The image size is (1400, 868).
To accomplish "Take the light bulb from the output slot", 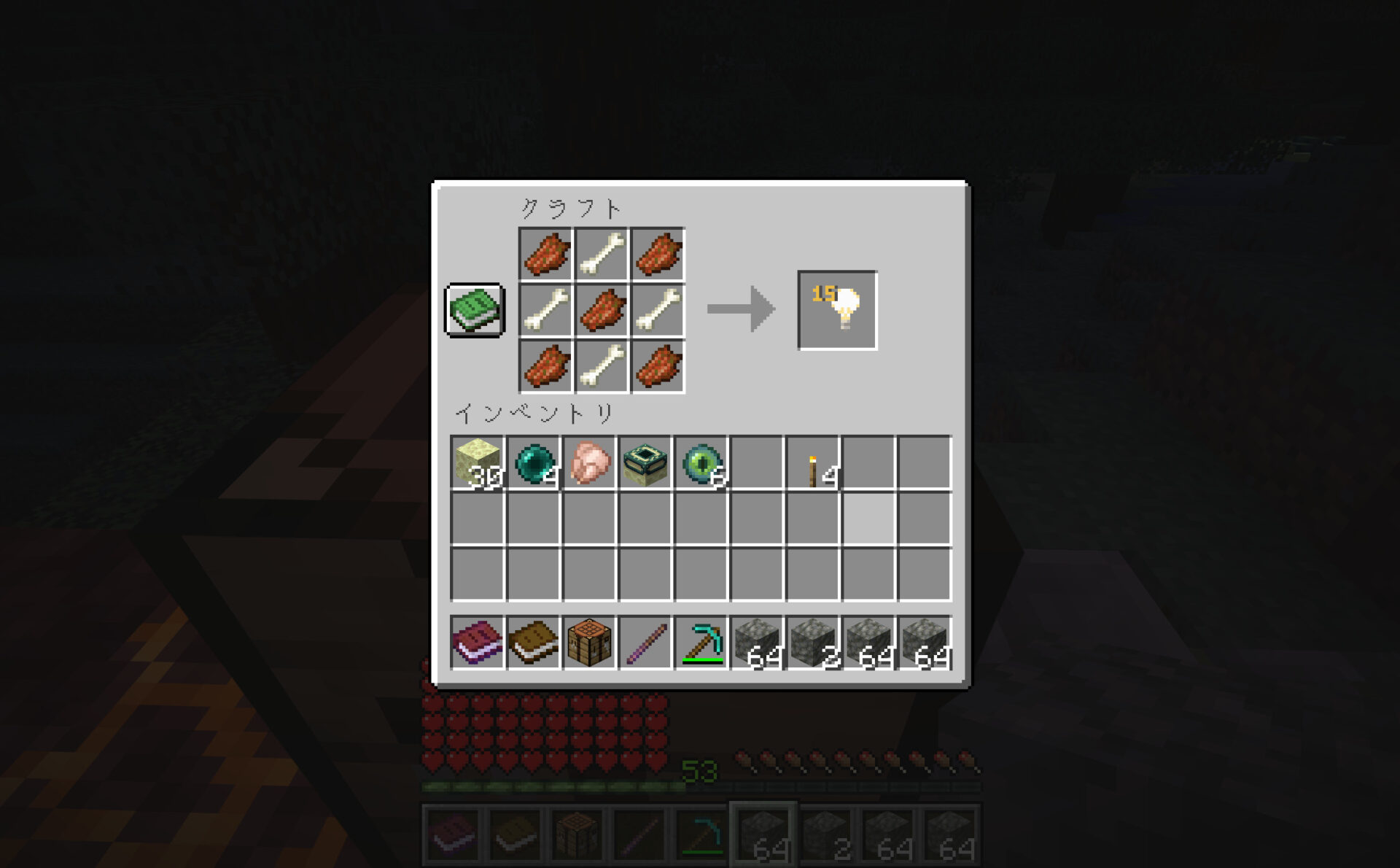I will coord(837,310).
